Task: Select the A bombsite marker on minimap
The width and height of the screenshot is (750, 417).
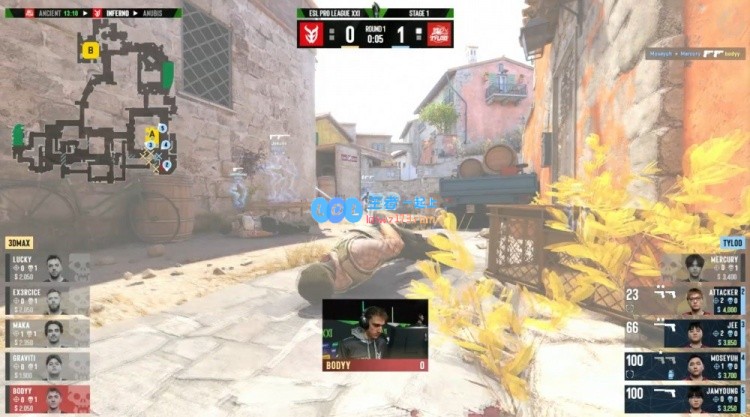Action: 152,133
